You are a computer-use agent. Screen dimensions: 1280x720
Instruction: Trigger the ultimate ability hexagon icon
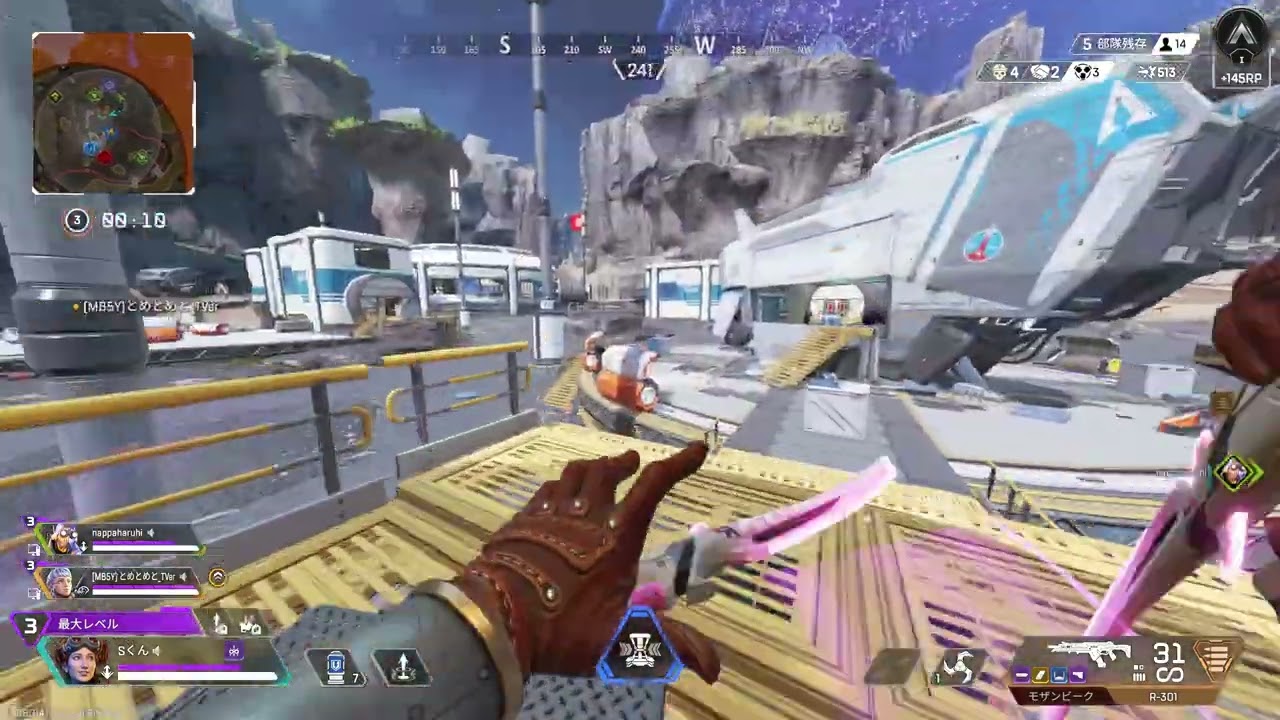639,652
